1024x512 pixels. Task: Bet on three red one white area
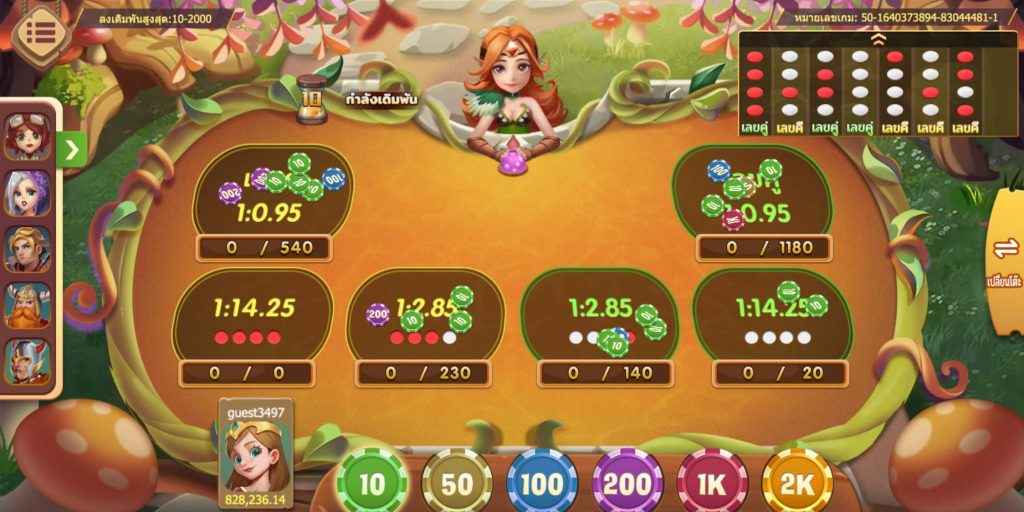pyautogui.click(x=425, y=320)
